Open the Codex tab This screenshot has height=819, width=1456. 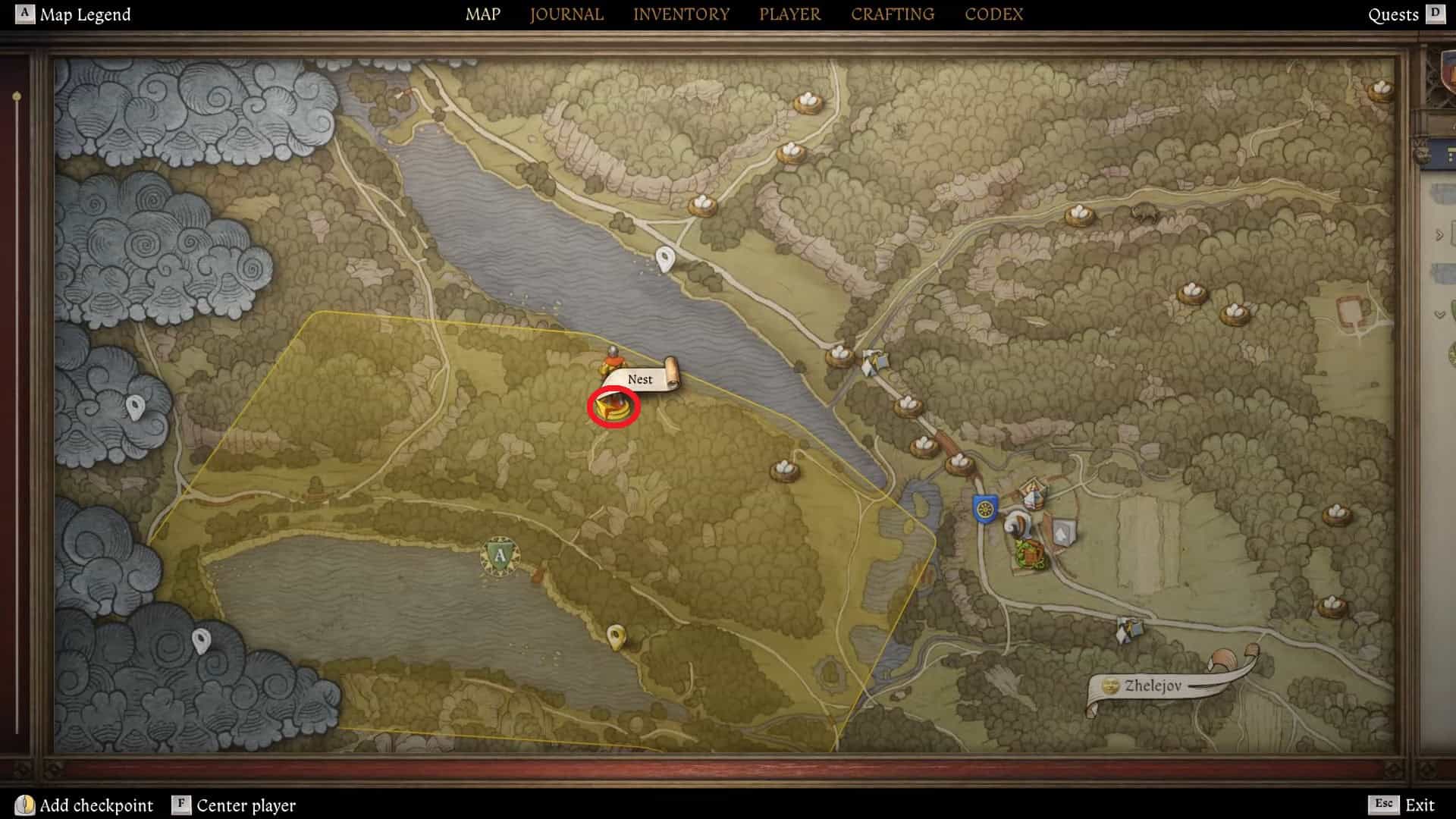click(993, 14)
